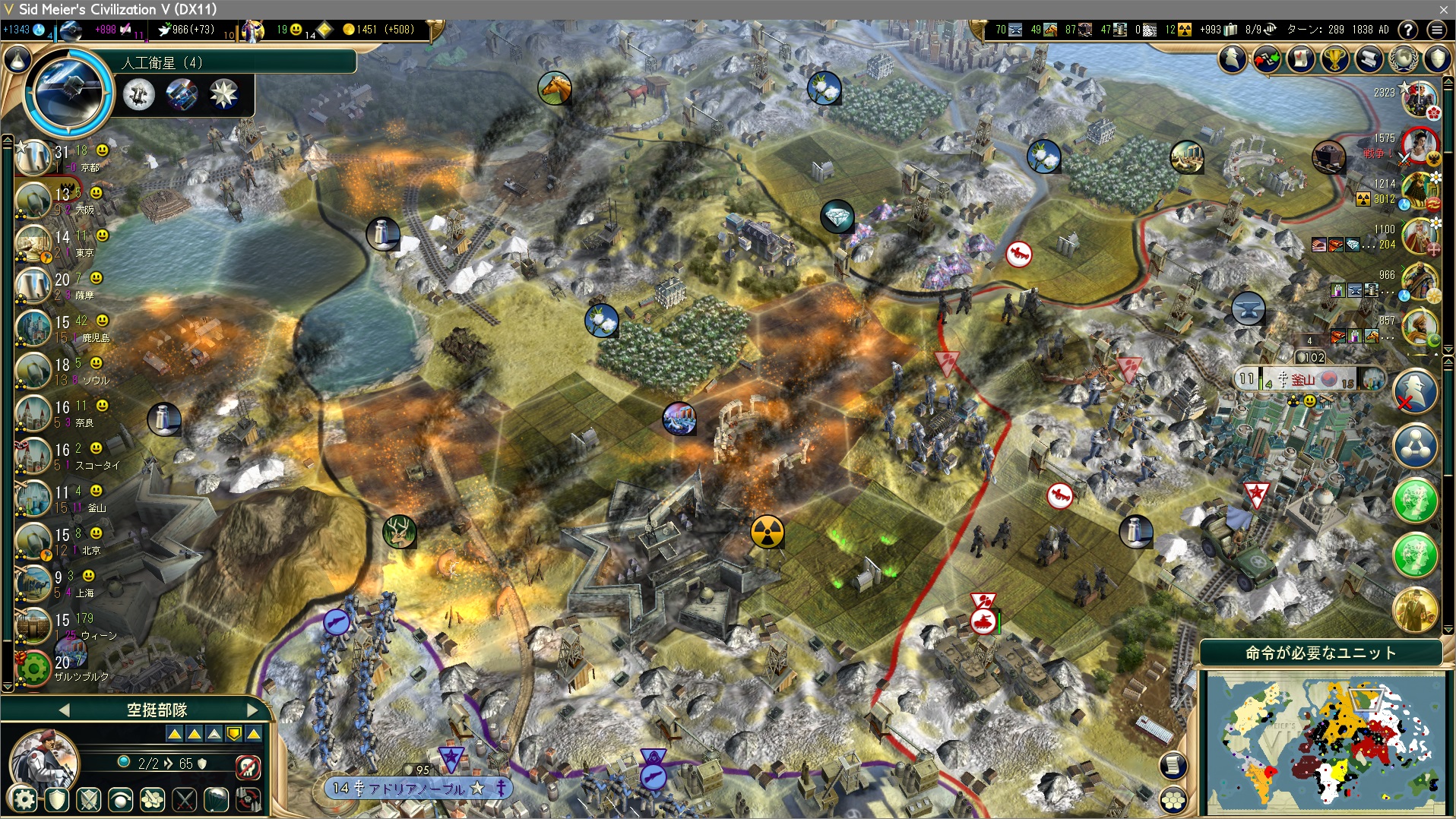Click the great person notification with hat

[x=1415, y=609]
